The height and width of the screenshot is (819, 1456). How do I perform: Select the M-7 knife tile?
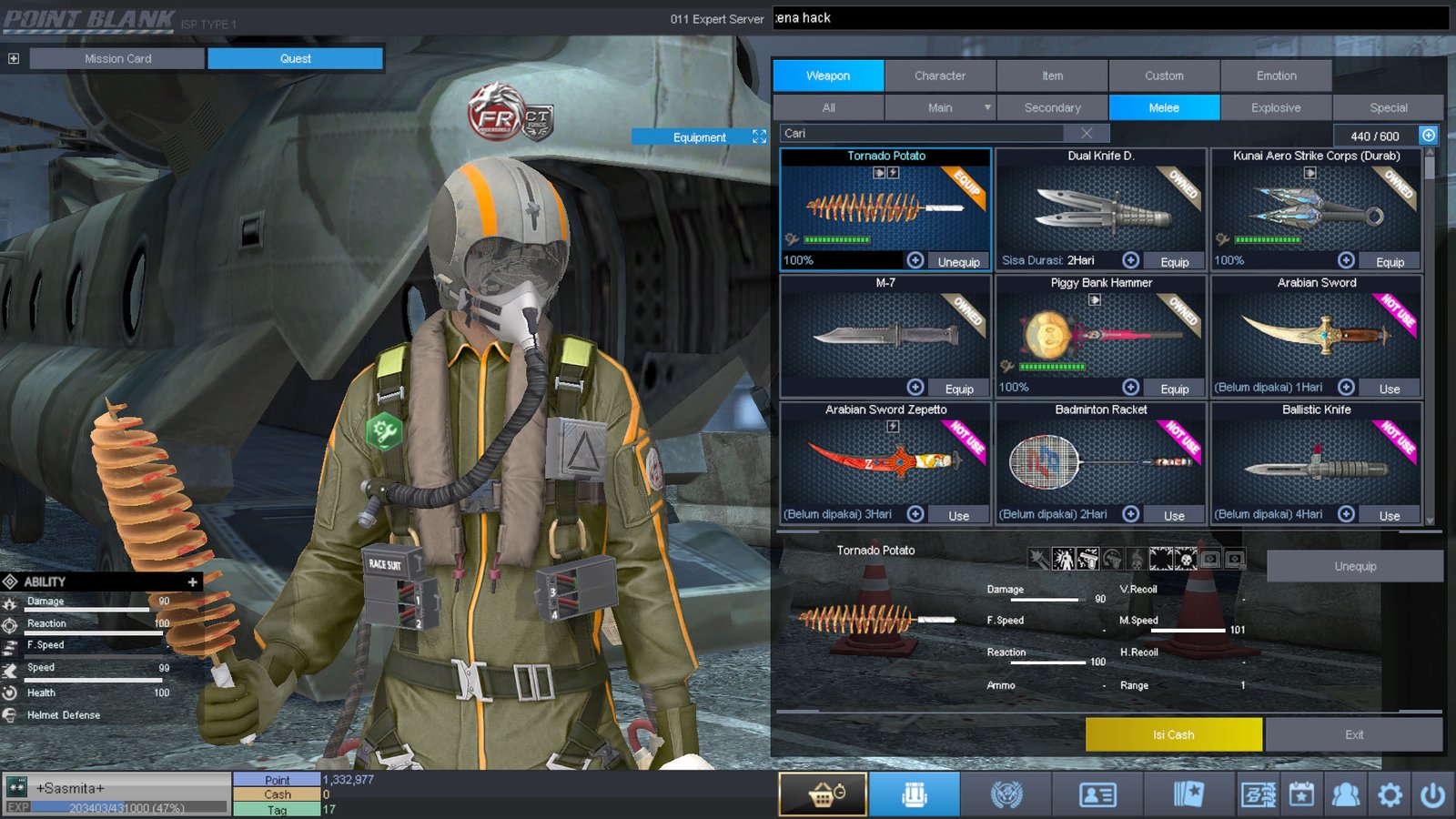[885, 332]
